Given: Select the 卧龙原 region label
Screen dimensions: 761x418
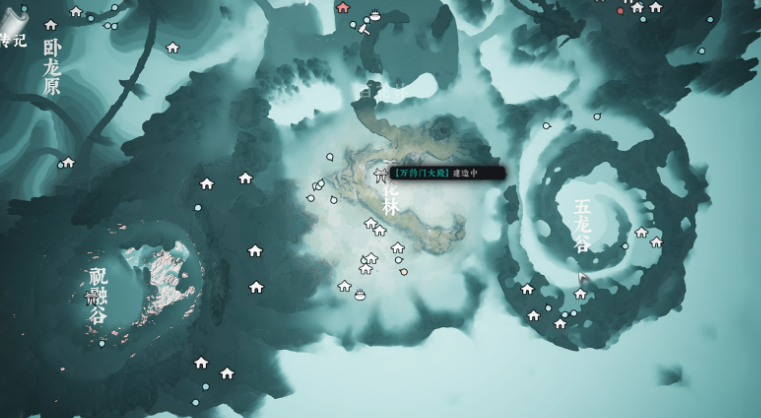Looking at the screenshot, I should [x=52, y=67].
